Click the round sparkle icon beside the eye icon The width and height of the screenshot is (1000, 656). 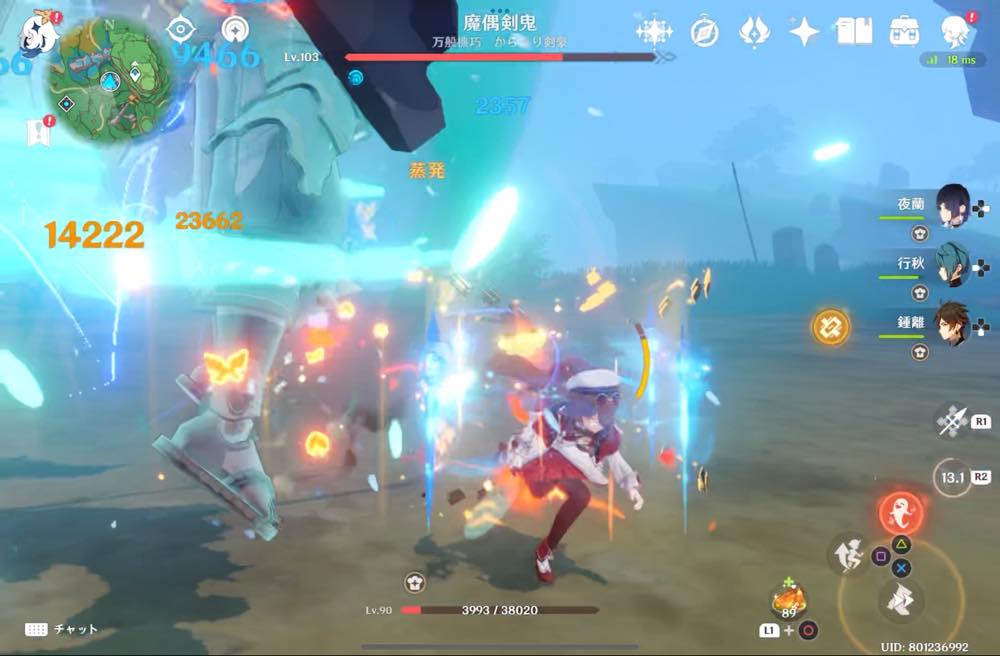(235, 29)
